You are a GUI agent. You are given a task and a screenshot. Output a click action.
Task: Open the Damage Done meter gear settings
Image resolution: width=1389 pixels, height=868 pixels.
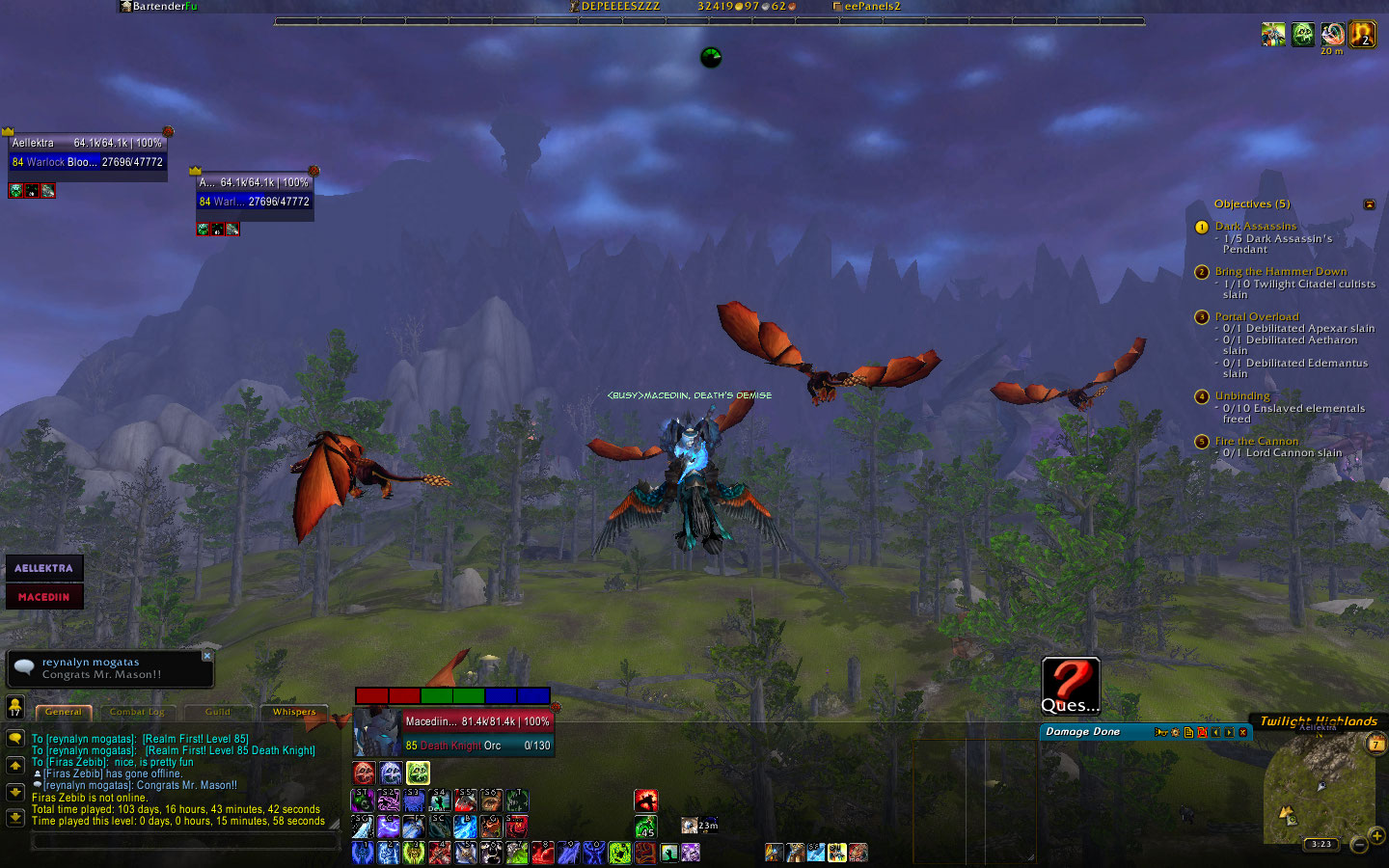pyautogui.click(x=1175, y=732)
